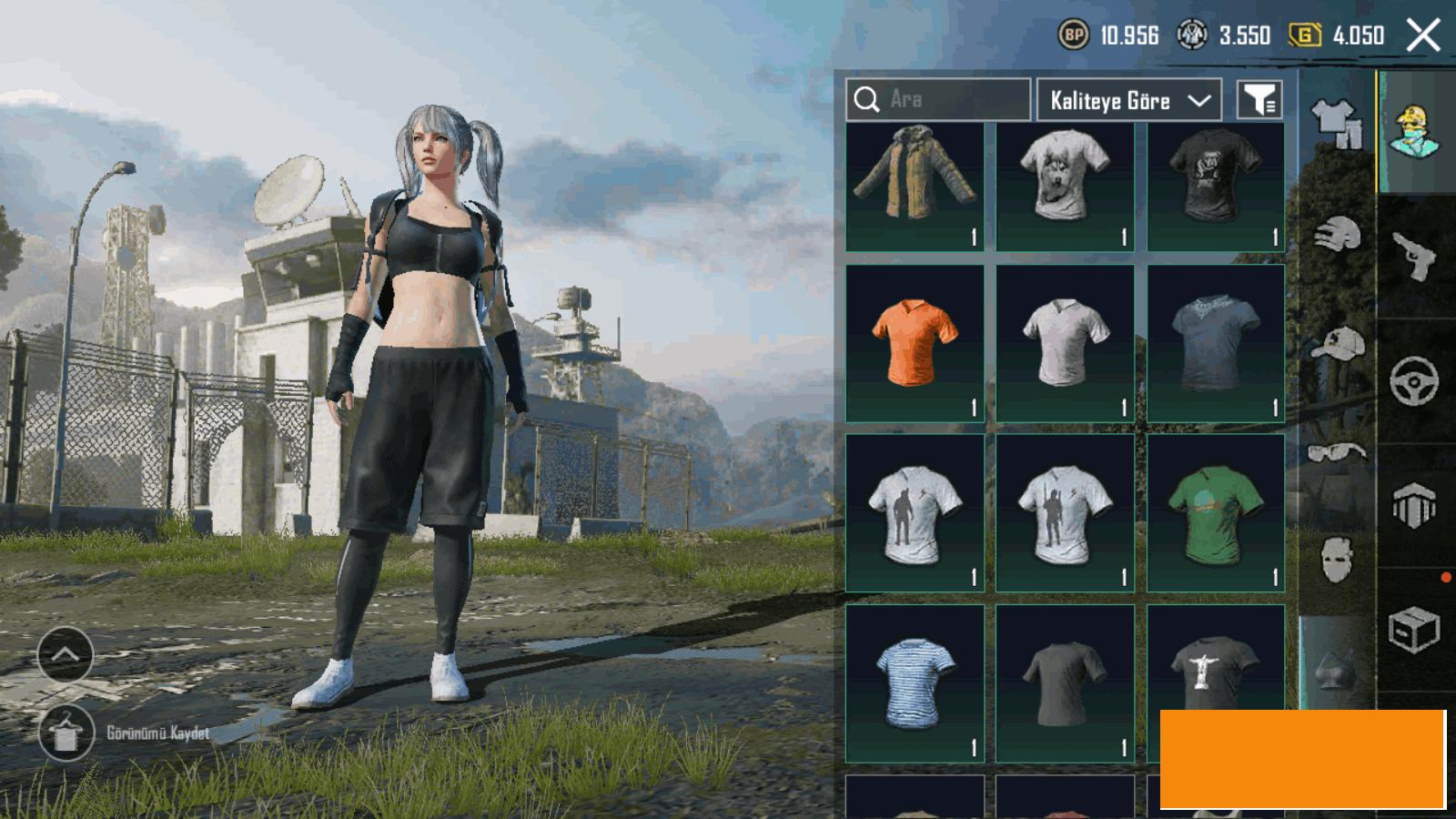Screen dimensions: 1456x819
Task: Open the vehicle steering wheel tab
Action: (1414, 380)
